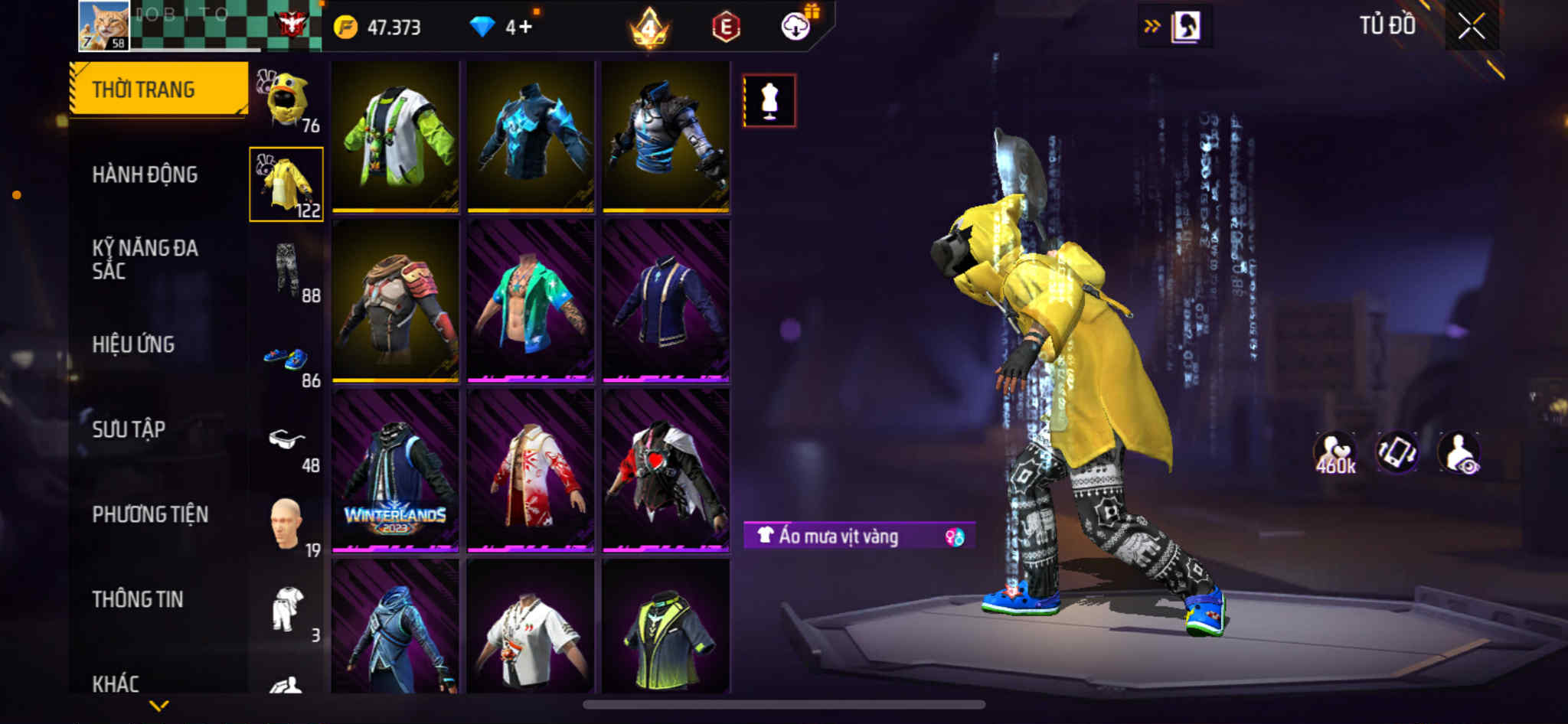
Task: Add diamonds with the plus button
Action: 524,28
